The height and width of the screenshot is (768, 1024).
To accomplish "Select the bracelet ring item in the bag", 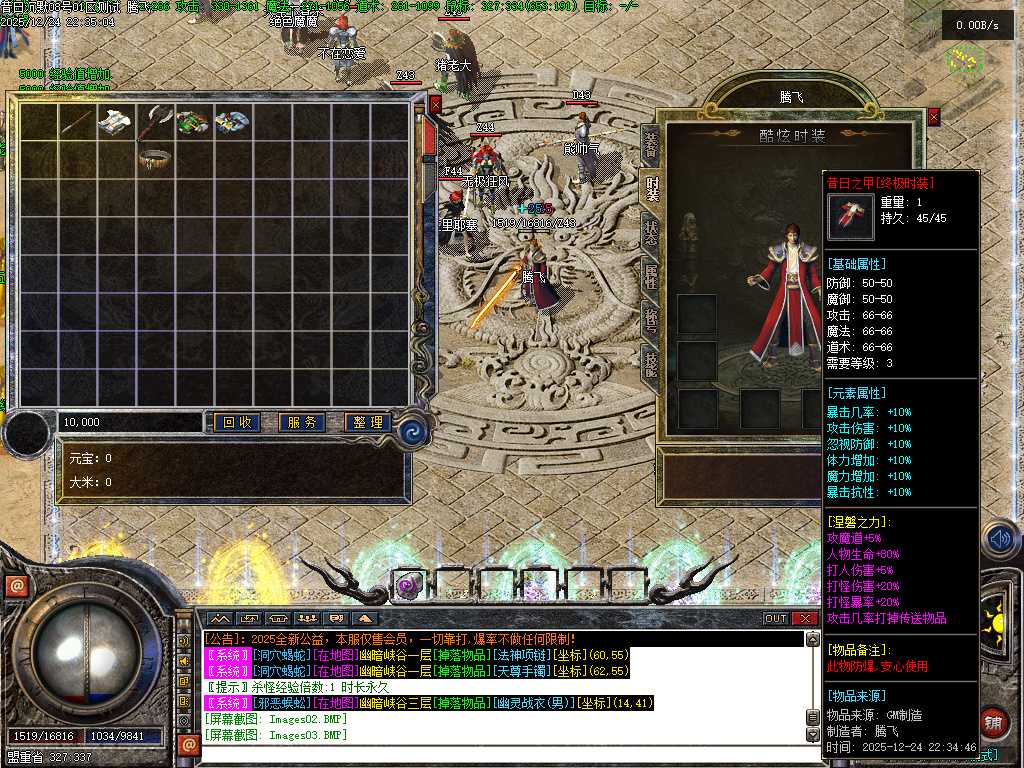I will (x=155, y=158).
